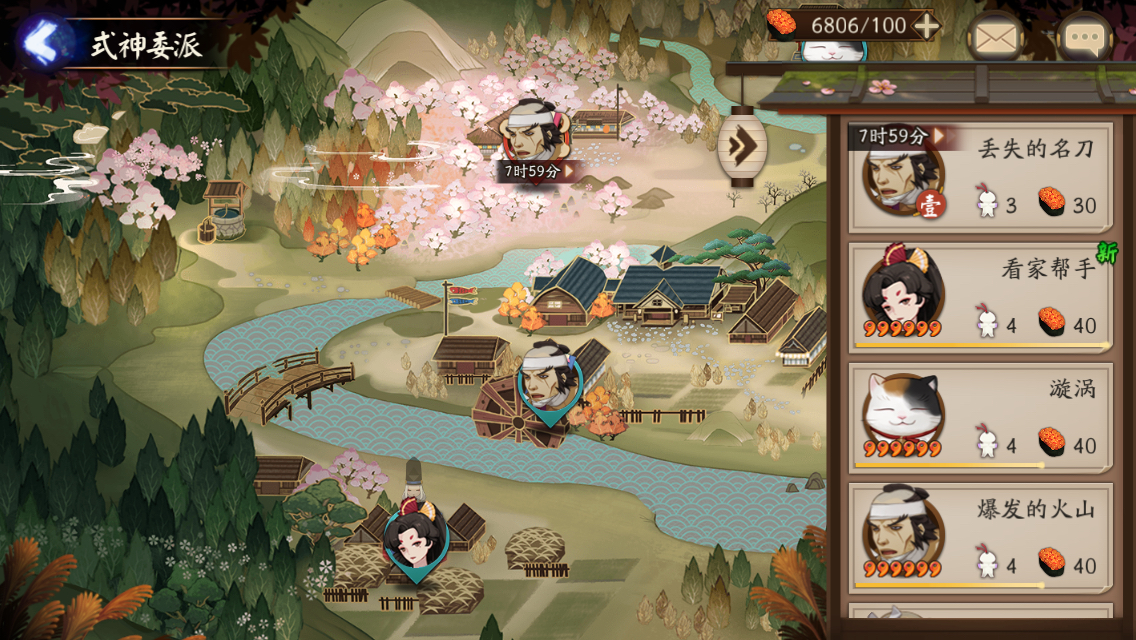Add more sushi with the plus button

927,26
